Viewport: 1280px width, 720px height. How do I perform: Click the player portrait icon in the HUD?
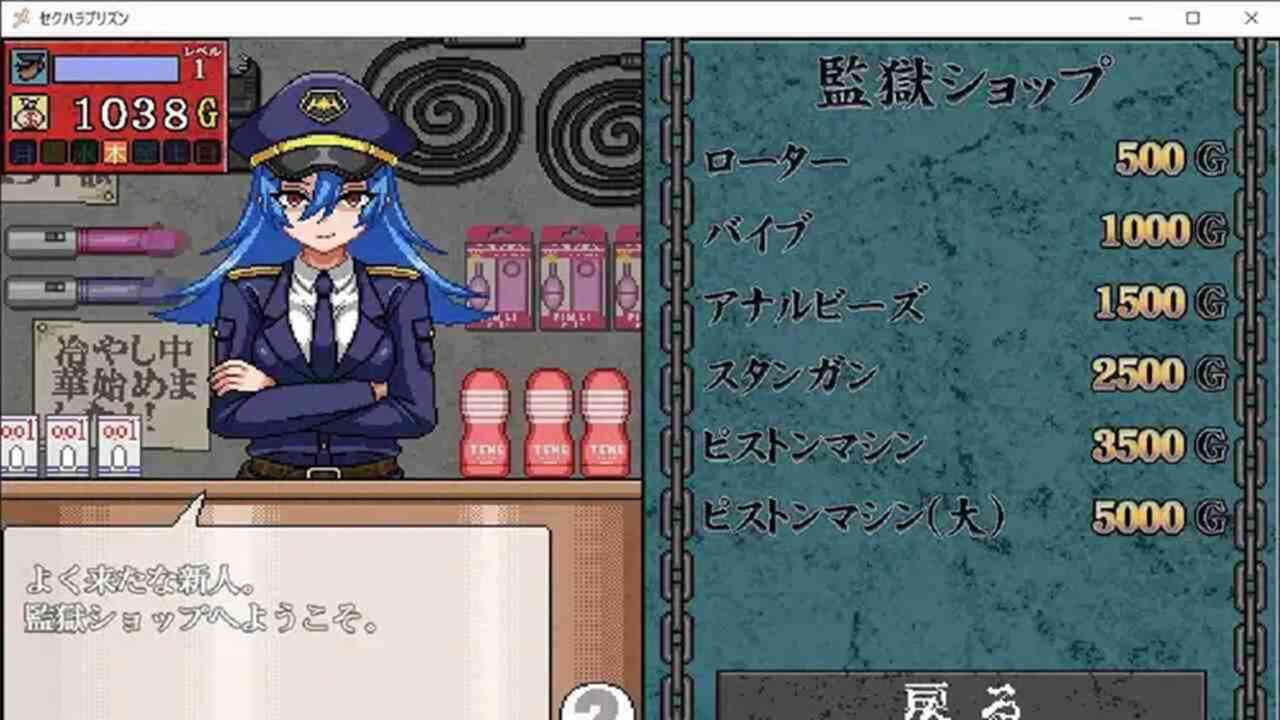pos(28,65)
